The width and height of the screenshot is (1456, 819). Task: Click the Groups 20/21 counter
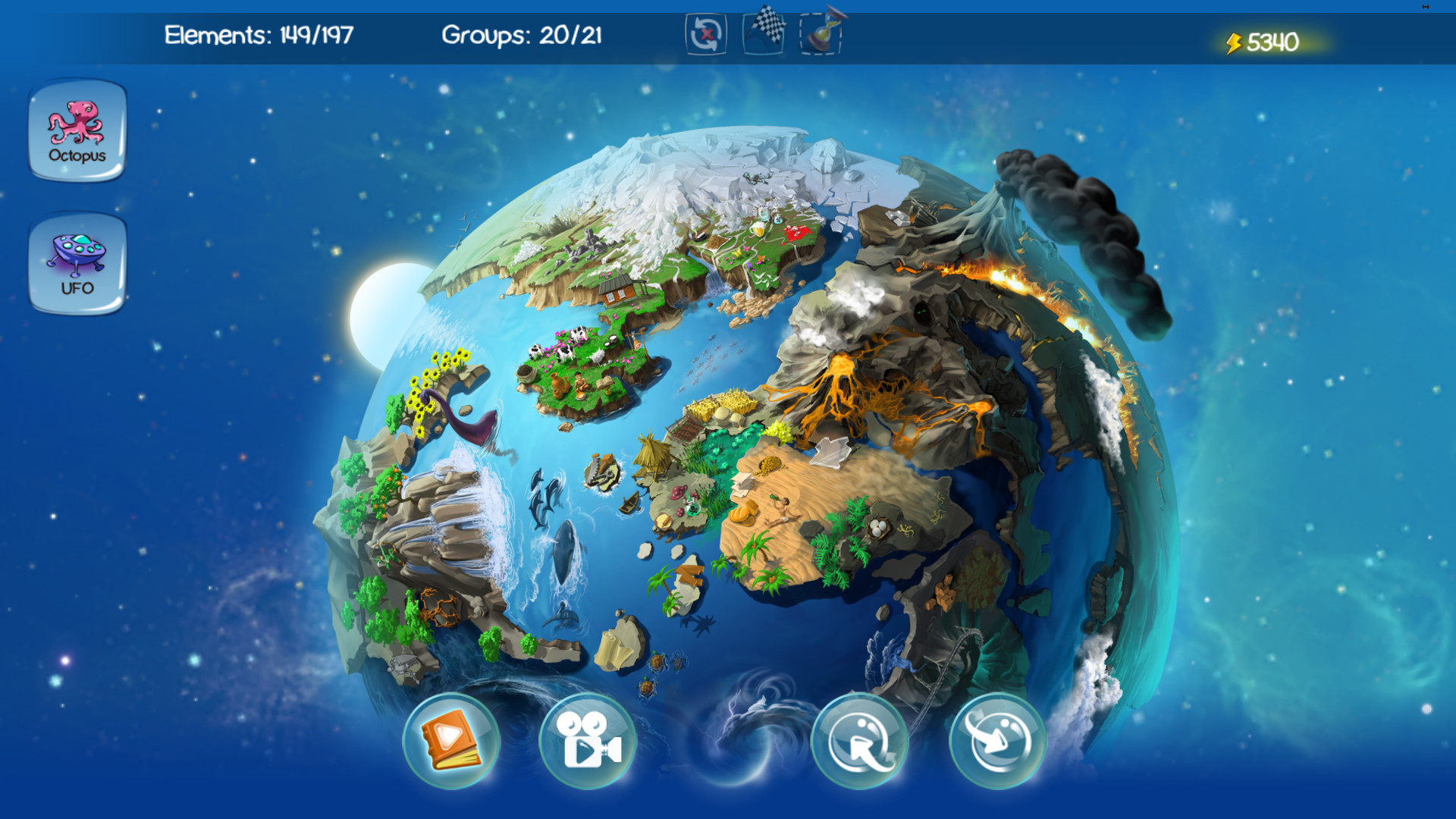[x=522, y=35]
